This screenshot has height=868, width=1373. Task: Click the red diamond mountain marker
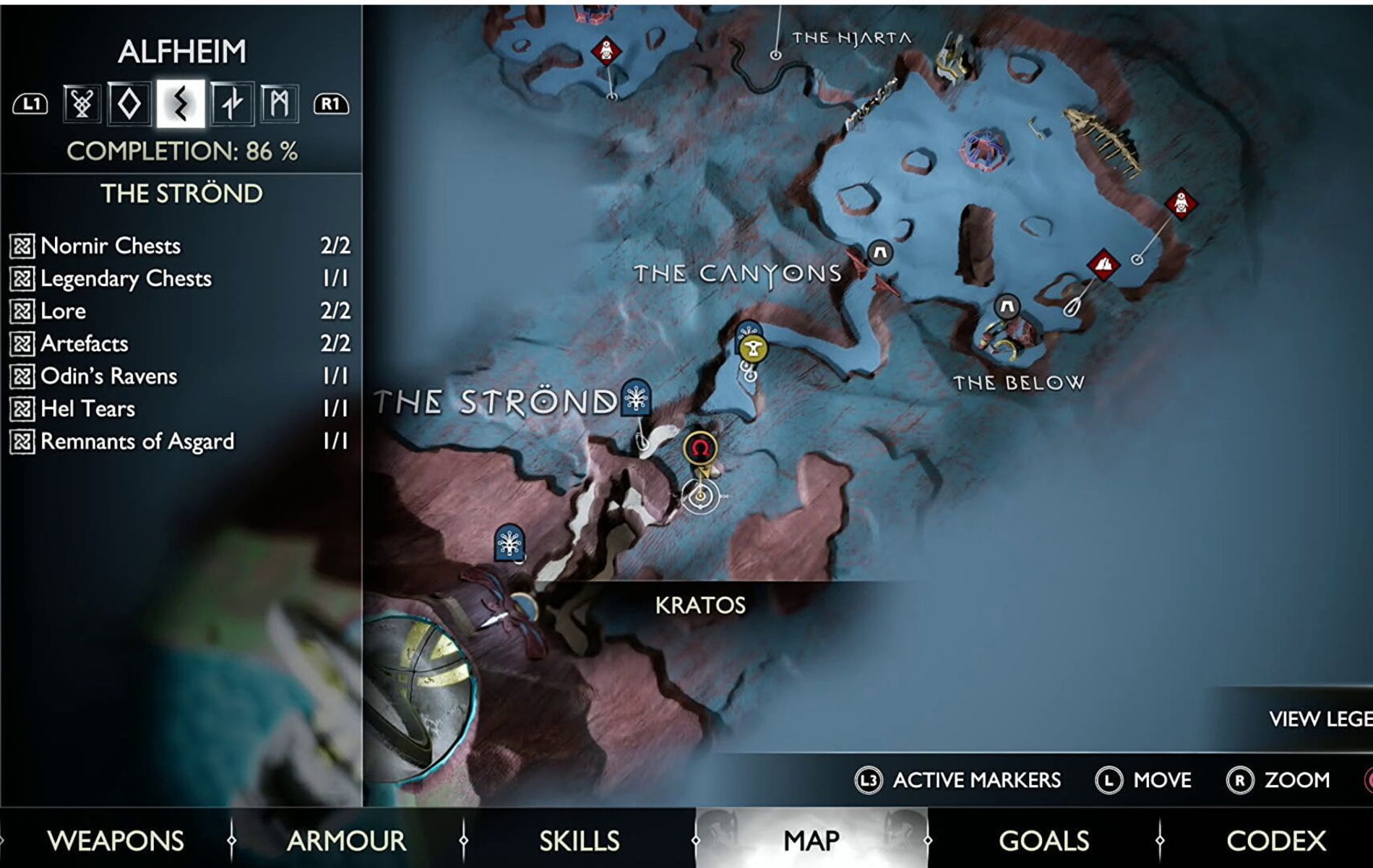(1103, 265)
